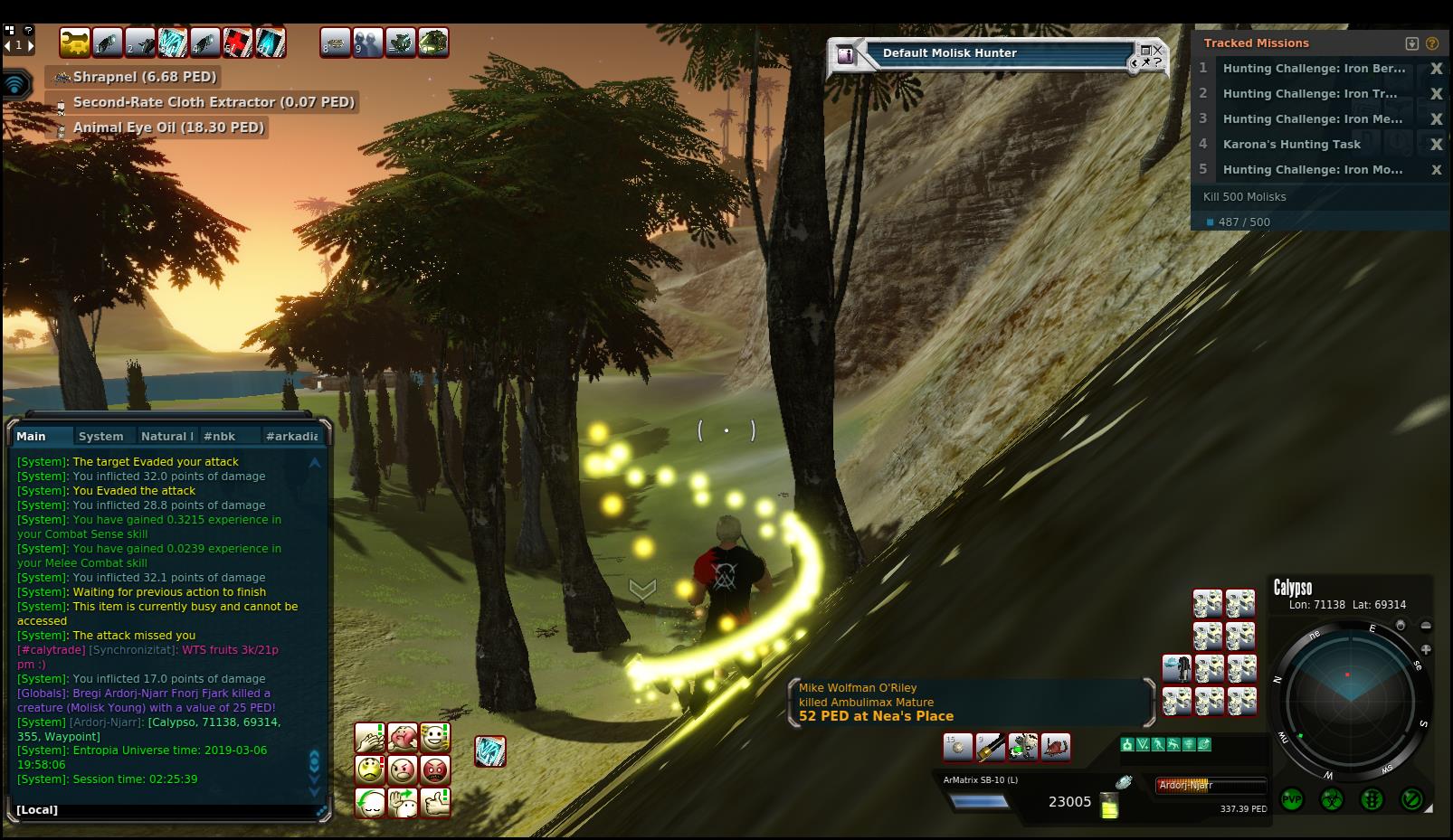Screen dimensions: 1453x840
Task: Toggle the green PVP radar button
Action: pyautogui.click(x=1292, y=799)
